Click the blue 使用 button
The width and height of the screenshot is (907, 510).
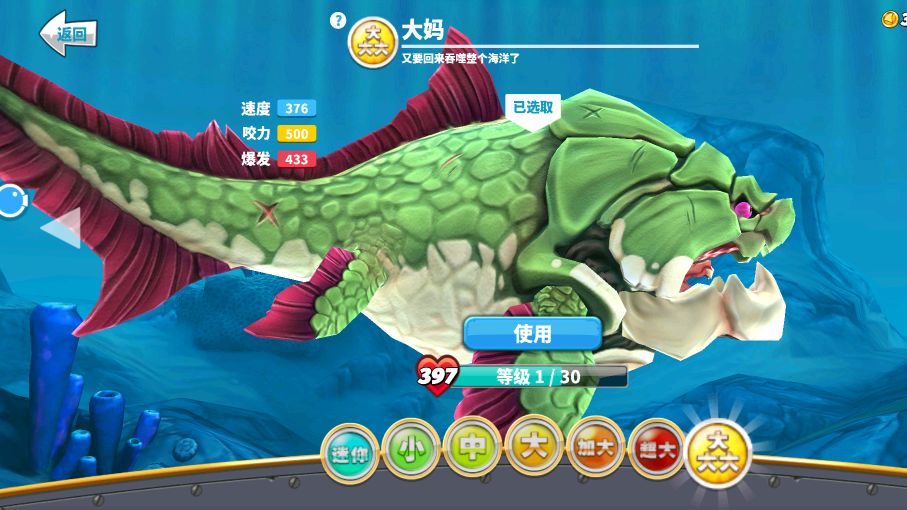coord(532,333)
